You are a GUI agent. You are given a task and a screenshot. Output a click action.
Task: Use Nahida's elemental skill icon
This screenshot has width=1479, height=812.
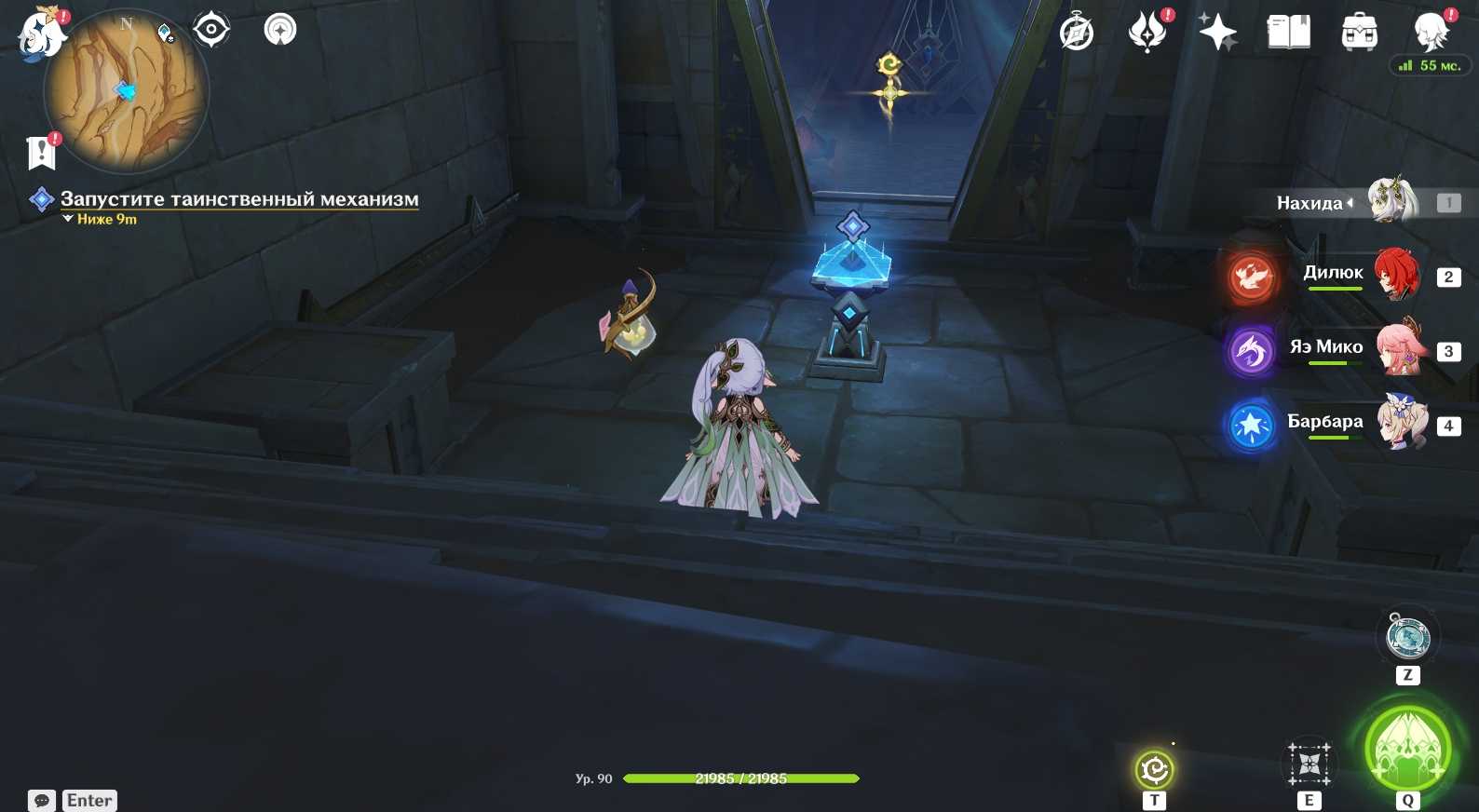(x=1309, y=765)
